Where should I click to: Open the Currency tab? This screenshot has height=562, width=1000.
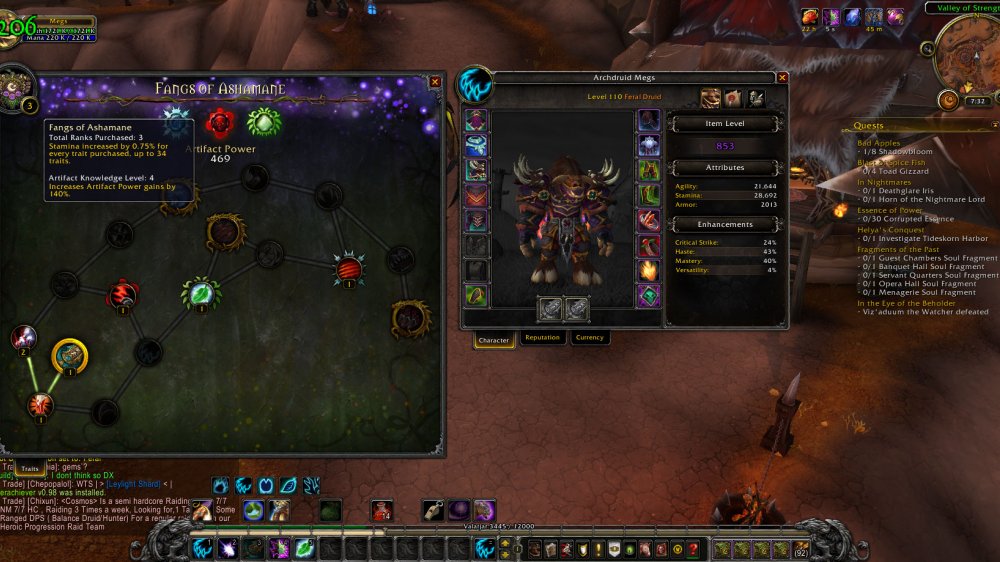590,338
